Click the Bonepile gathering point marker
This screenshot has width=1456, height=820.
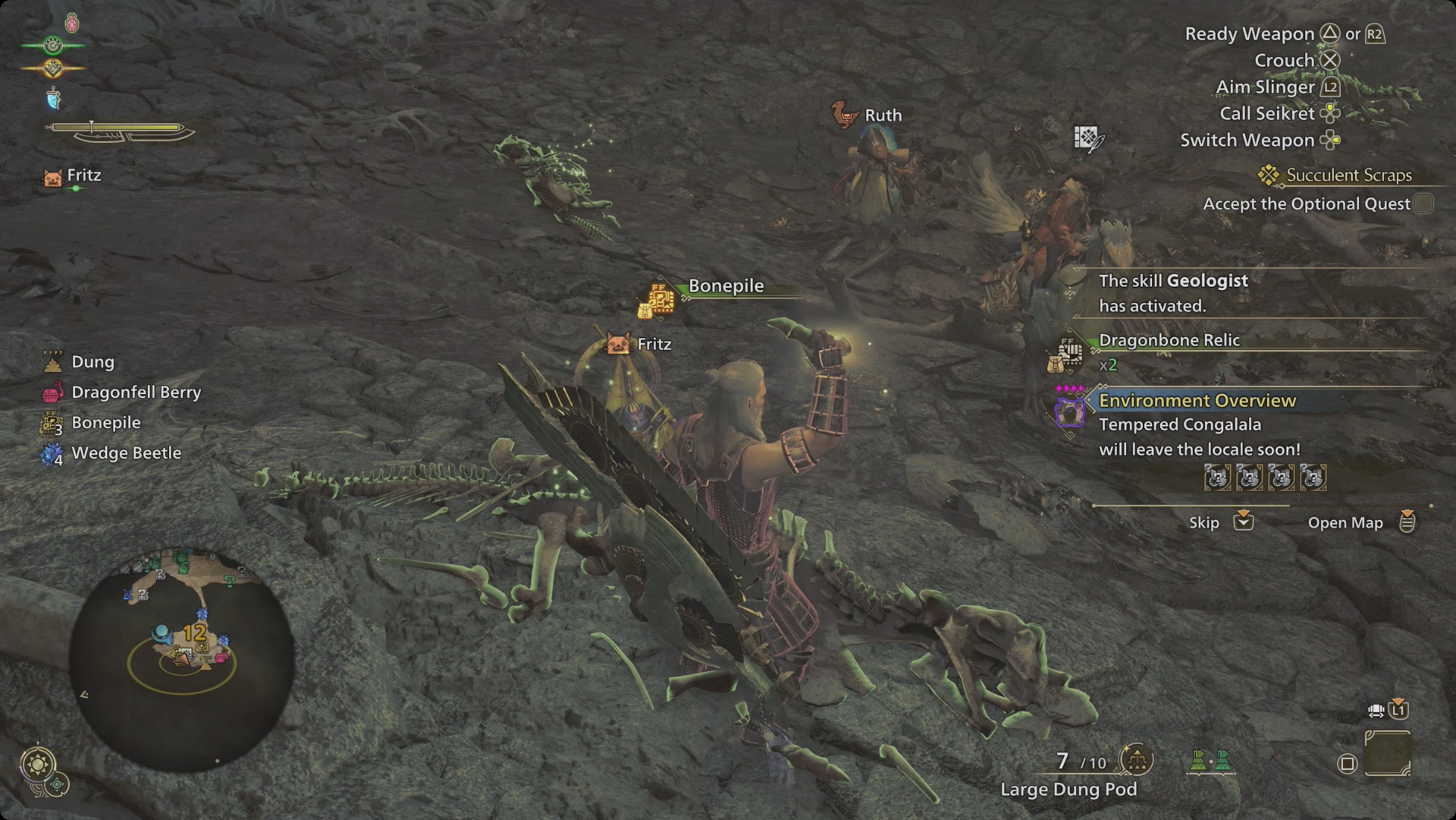tap(659, 299)
